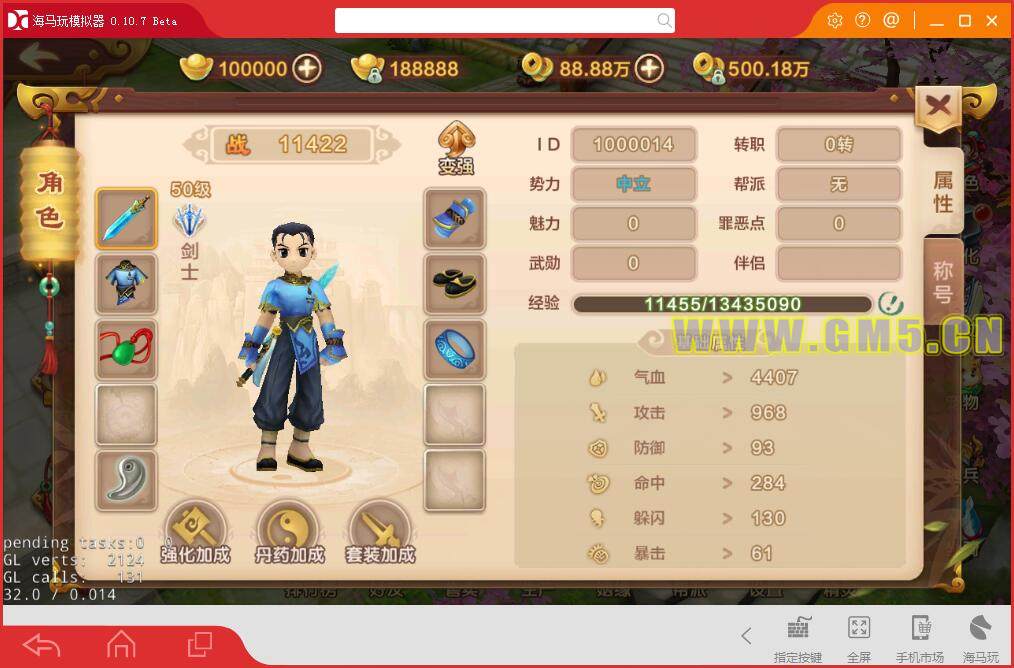This screenshot has height=668, width=1014.
Task: Open the 丹药加成 bonus details
Action: 289,532
